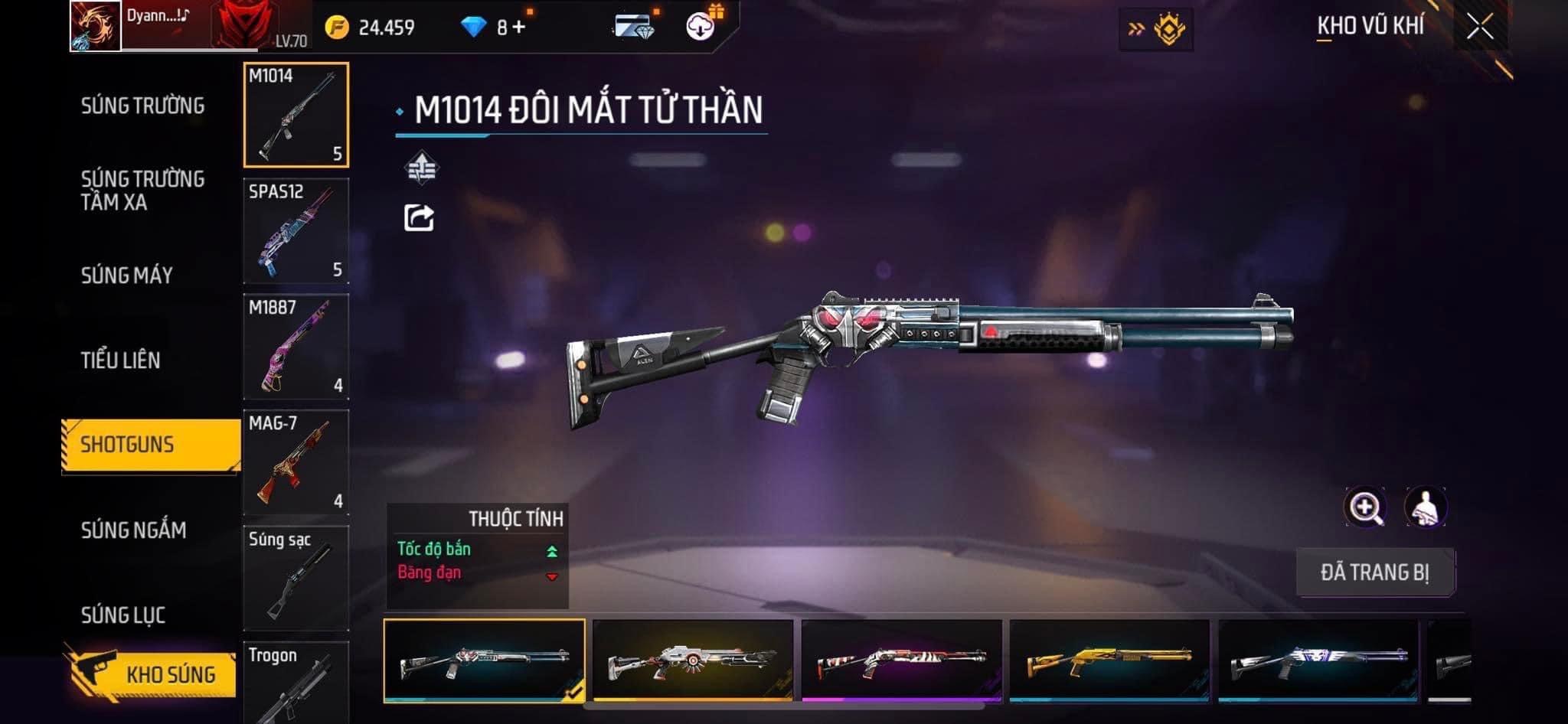Screen dimensions: 1568x724
Task: Pick the Súng sạc weapon tile
Action: pyautogui.click(x=296, y=578)
